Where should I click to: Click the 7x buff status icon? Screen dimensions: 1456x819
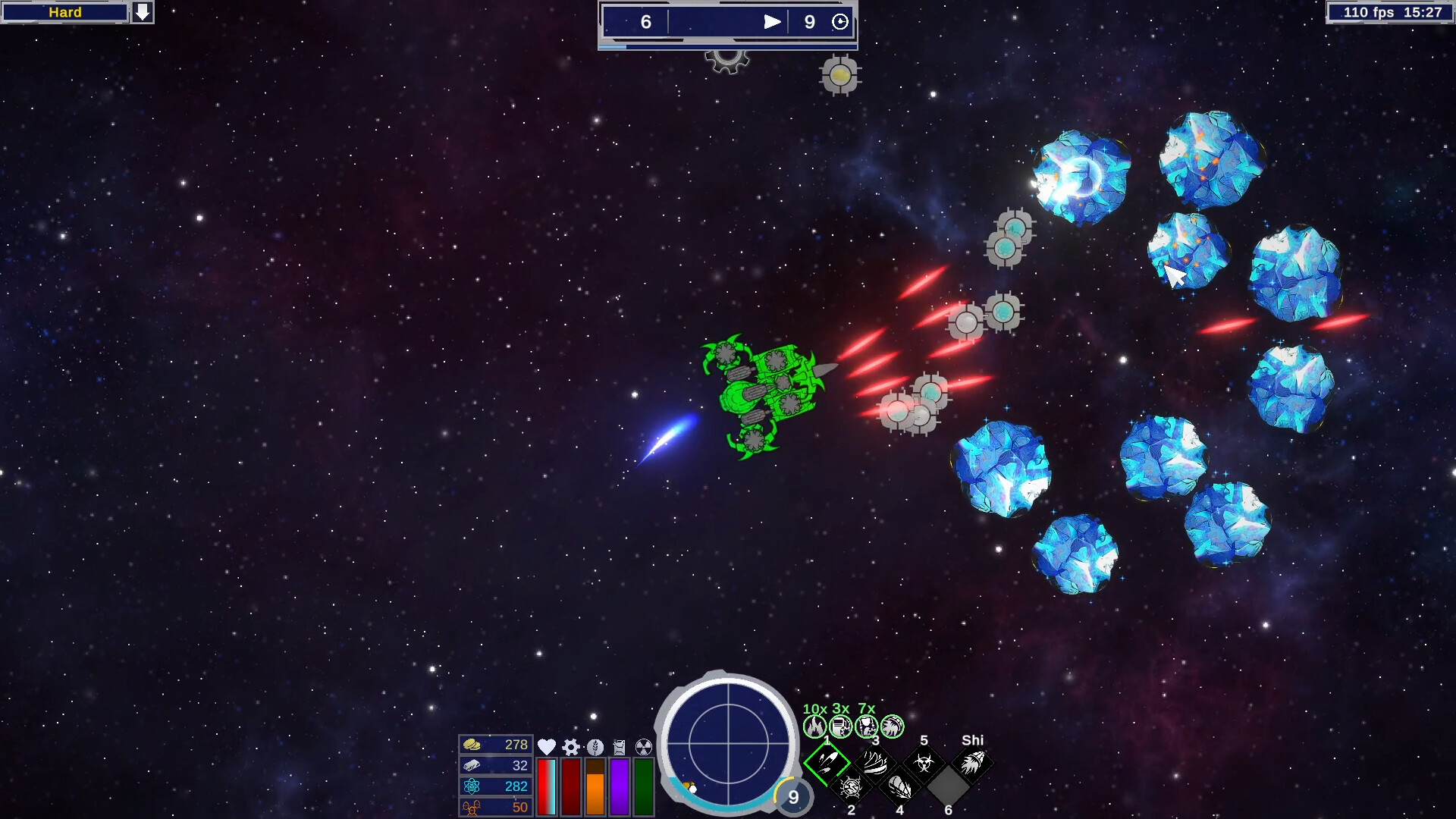867,726
